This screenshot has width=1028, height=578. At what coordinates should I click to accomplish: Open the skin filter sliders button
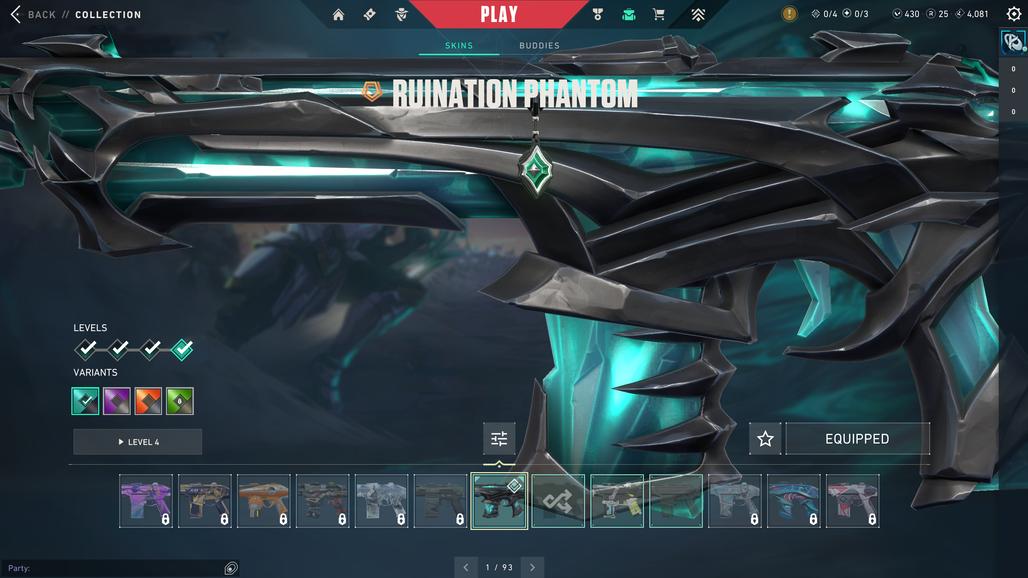[x=499, y=439]
